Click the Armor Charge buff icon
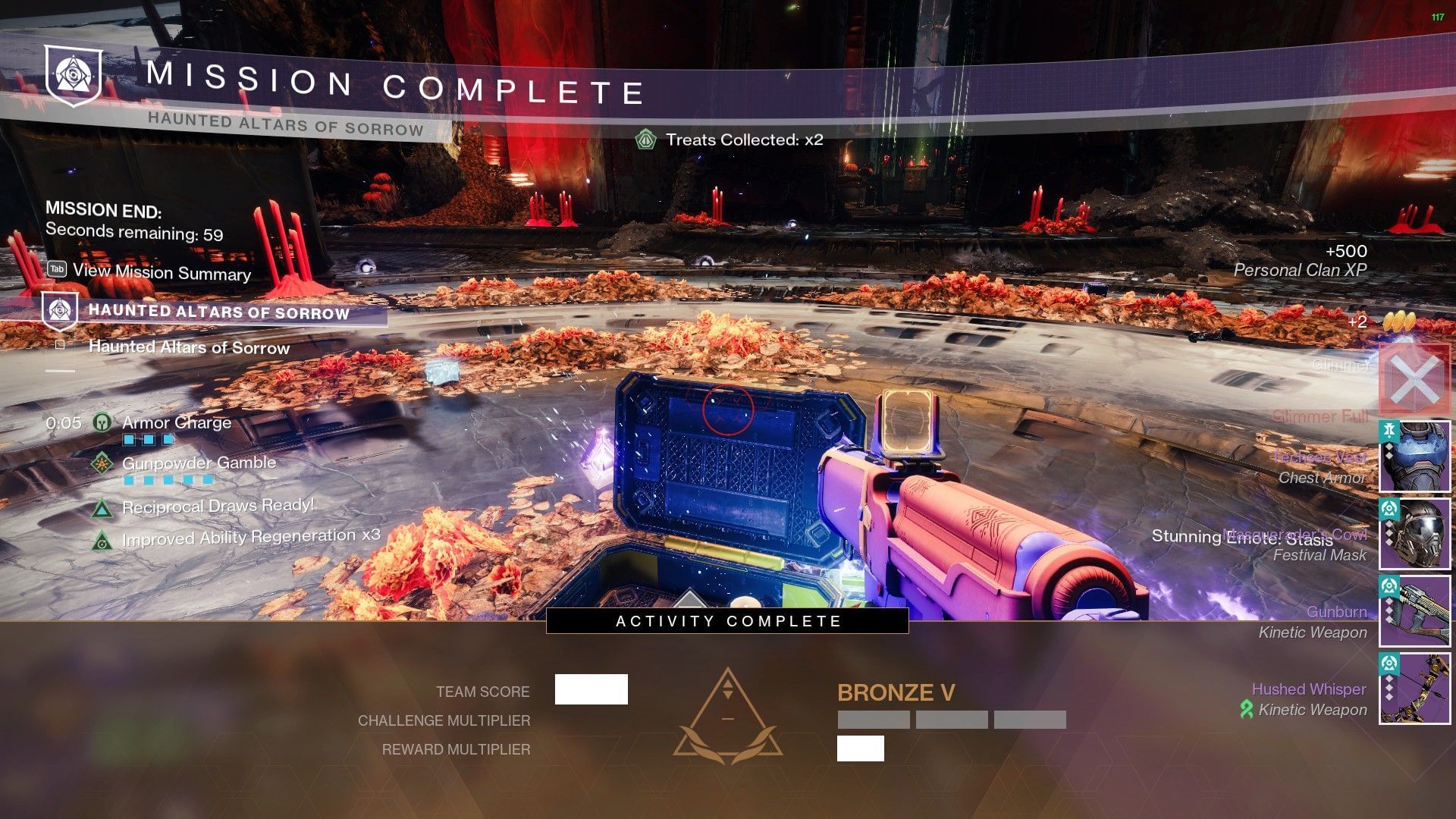The width and height of the screenshot is (1456, 819). coord(102,422)
